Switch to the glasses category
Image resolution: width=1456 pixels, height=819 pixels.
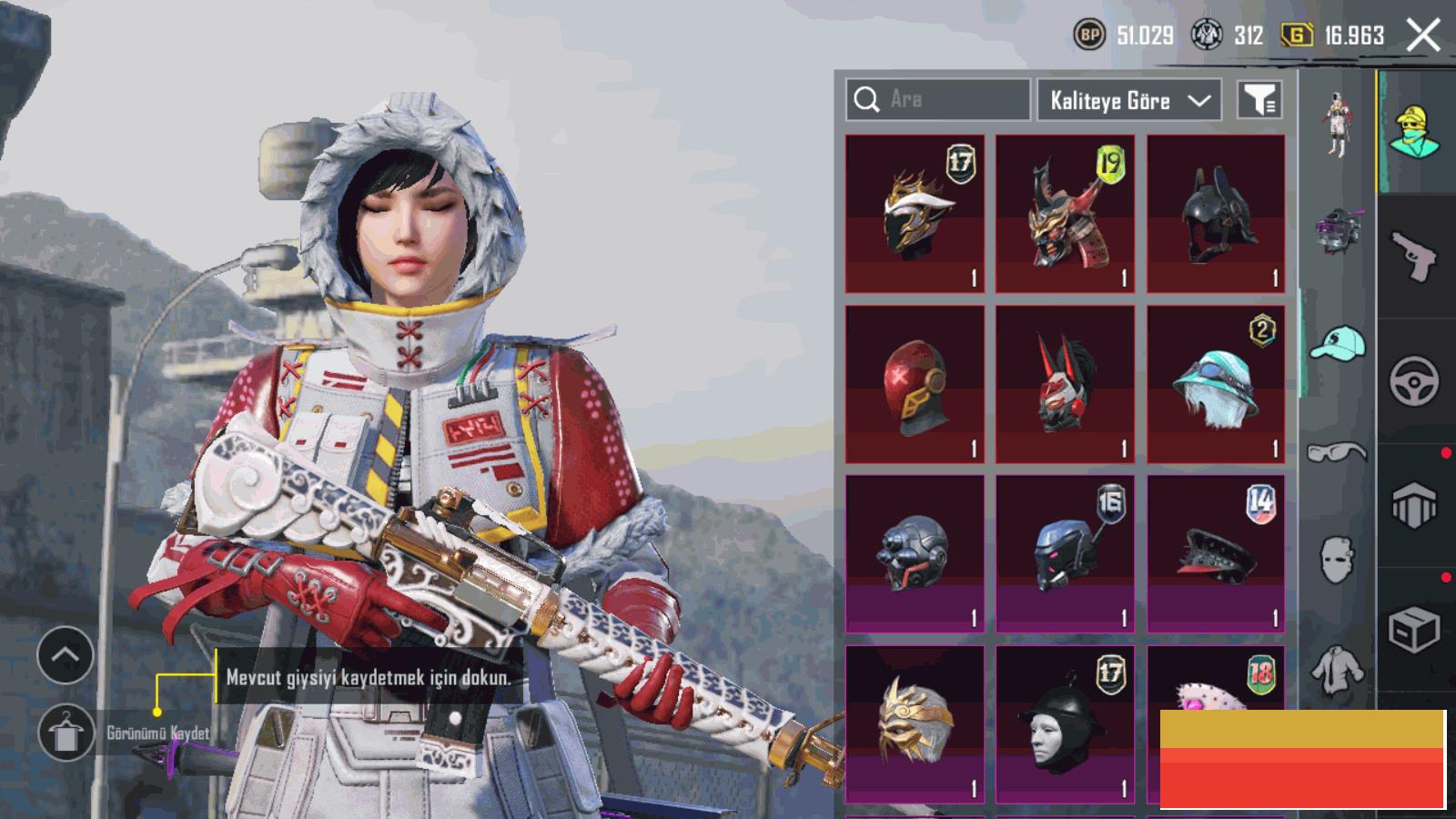1338,451
